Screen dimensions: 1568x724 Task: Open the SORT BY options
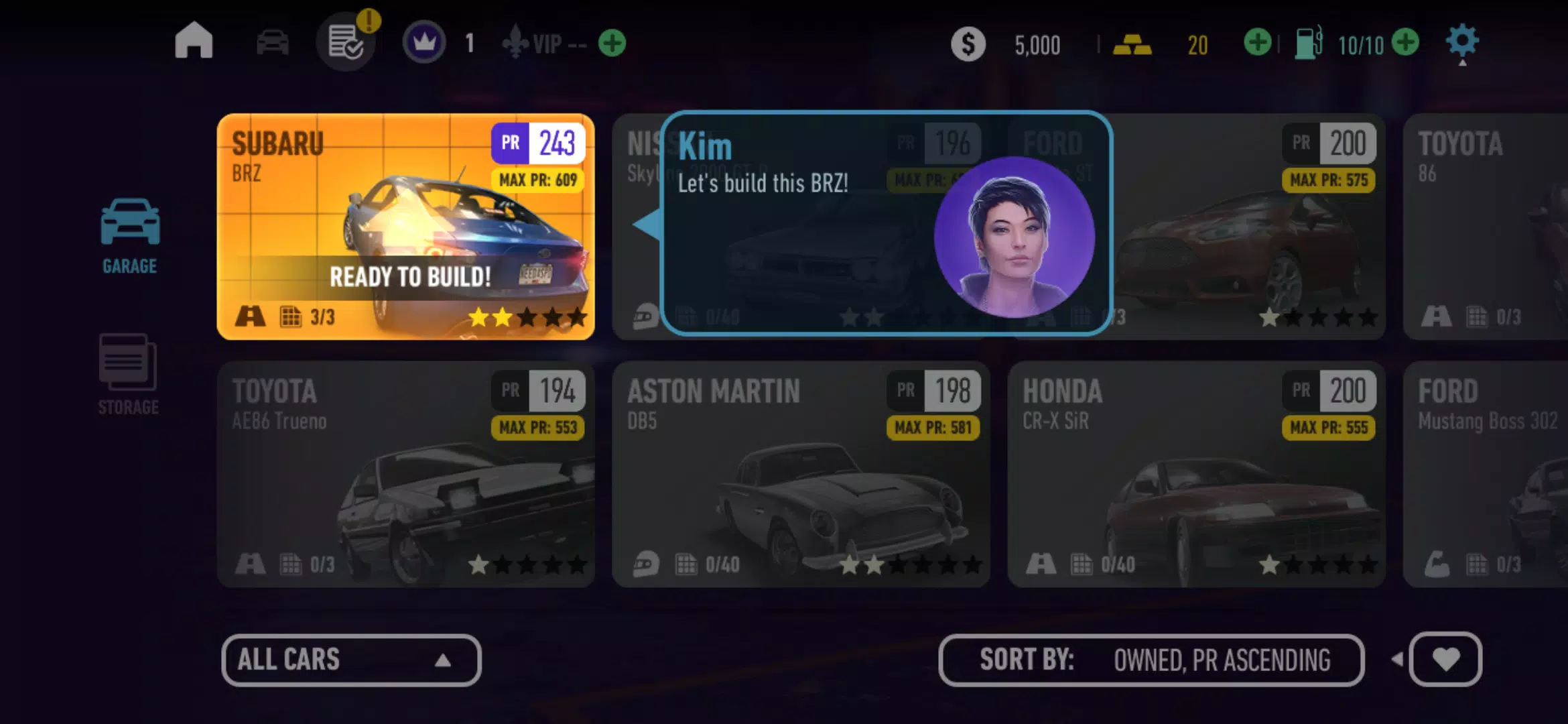(1153, 660)
